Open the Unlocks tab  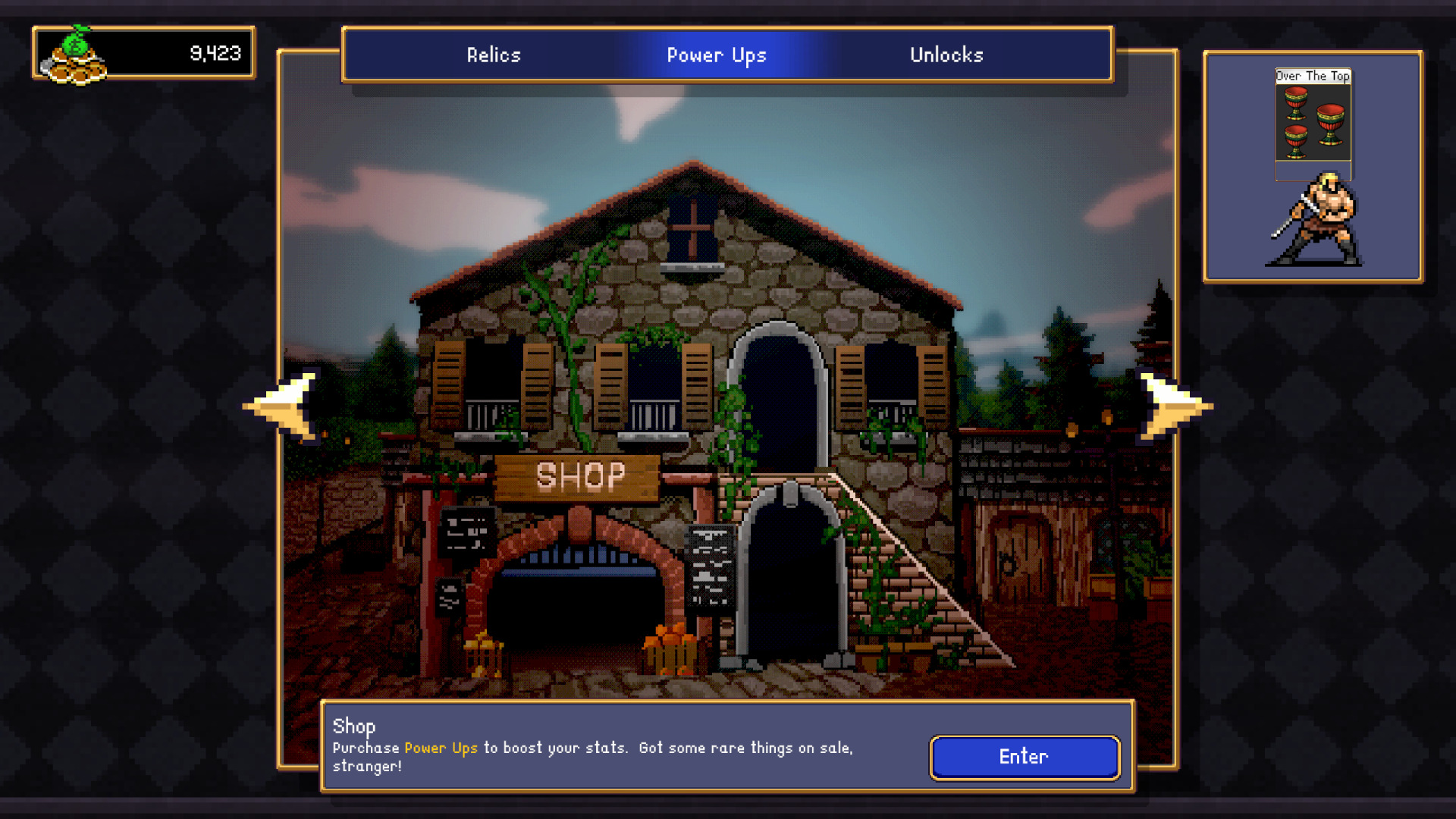pyautogui.click(x=946, y=55)
